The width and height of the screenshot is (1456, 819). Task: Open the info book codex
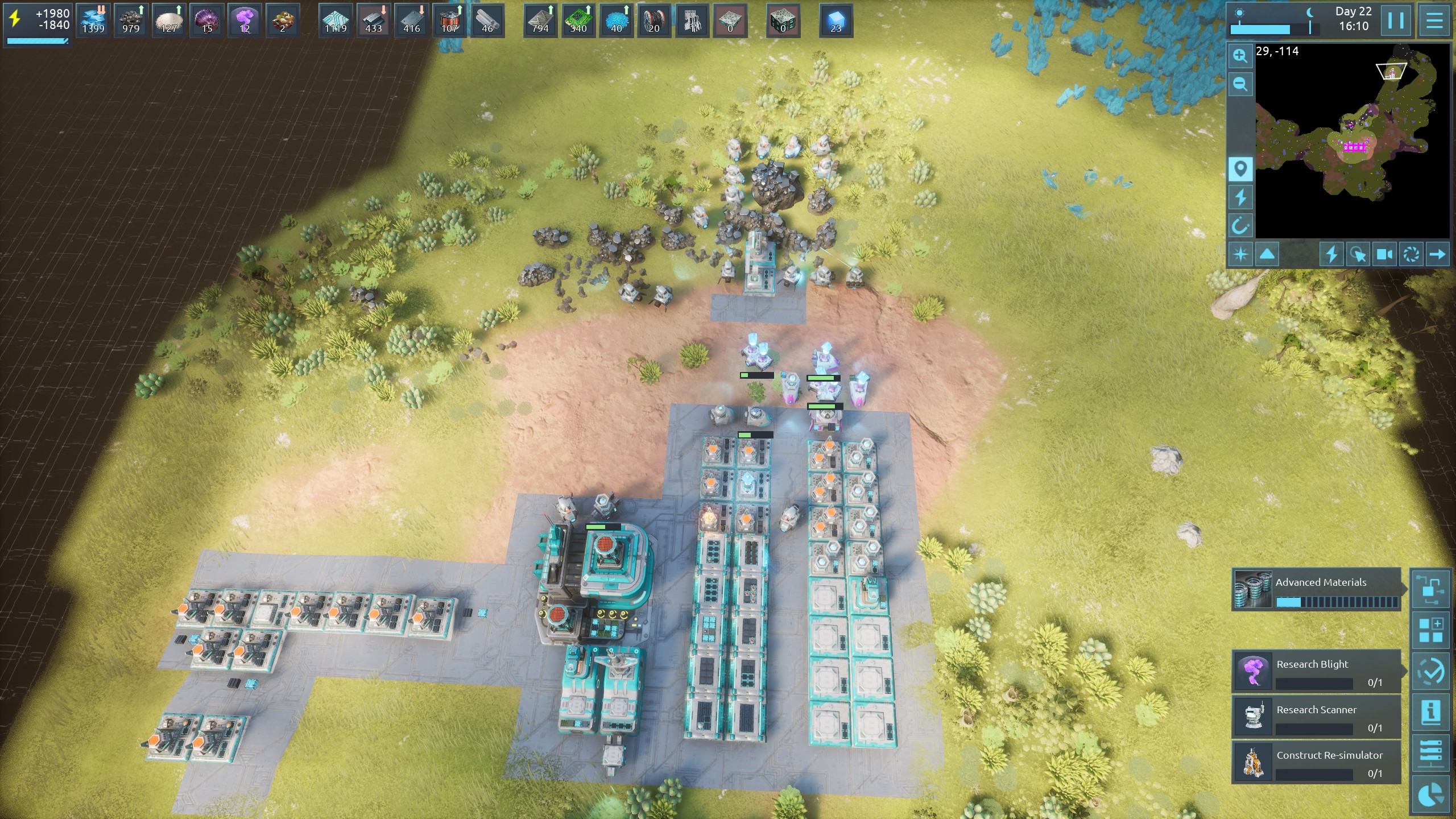tap(1431, 711)
